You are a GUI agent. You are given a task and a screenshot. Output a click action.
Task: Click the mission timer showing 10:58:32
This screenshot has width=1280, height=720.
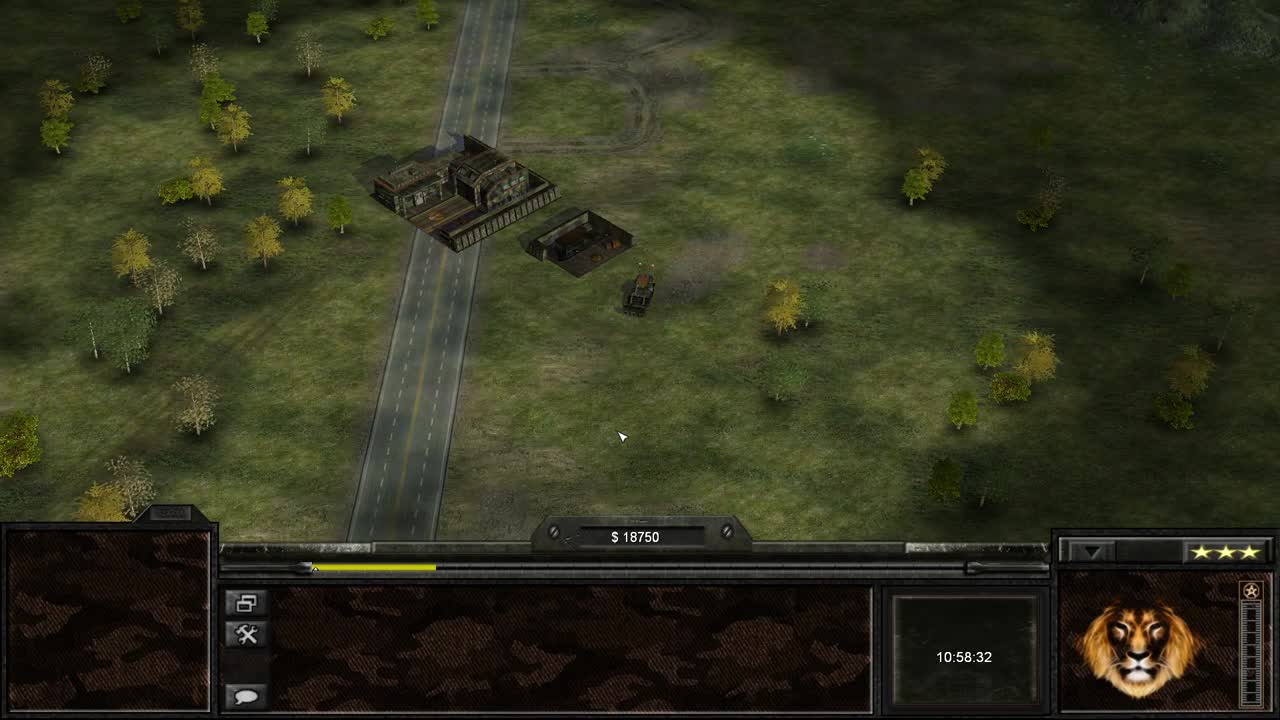coord(965,657)
